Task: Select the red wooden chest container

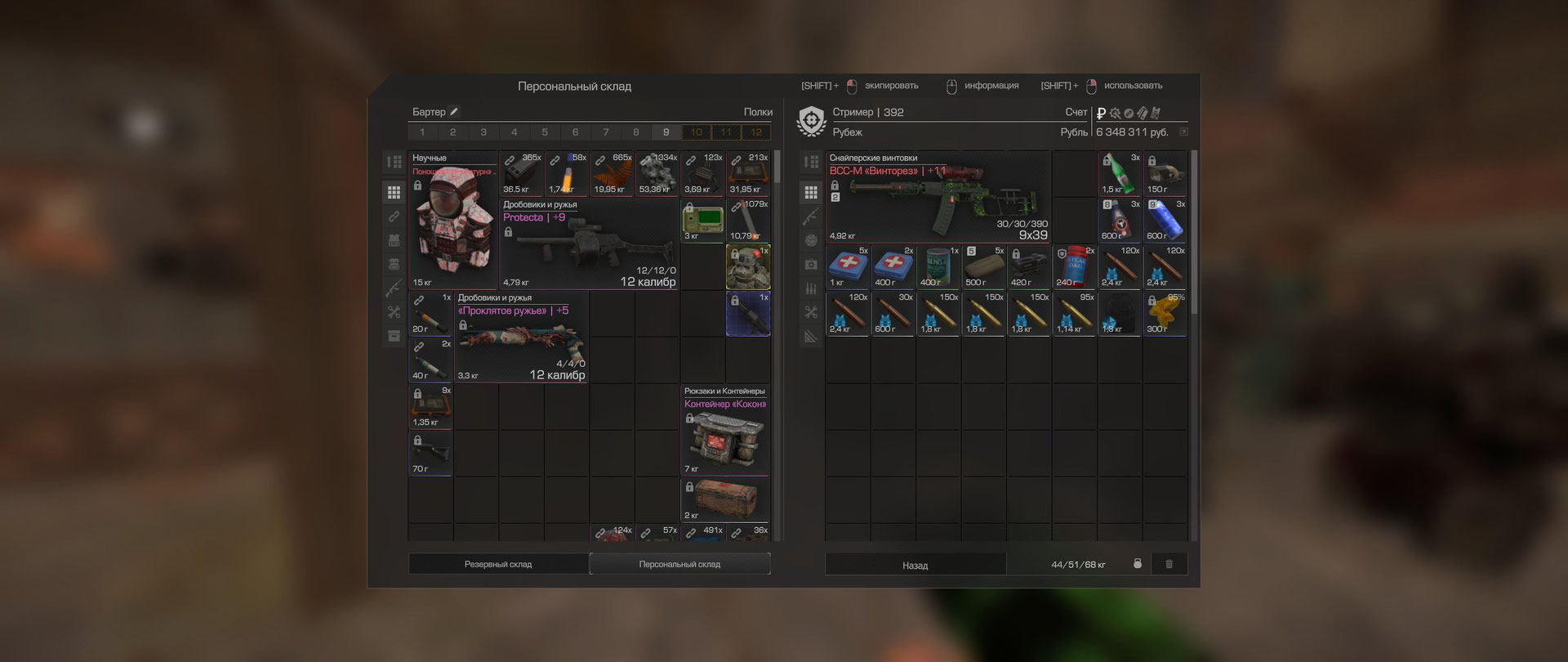Action: pos(724,499)
